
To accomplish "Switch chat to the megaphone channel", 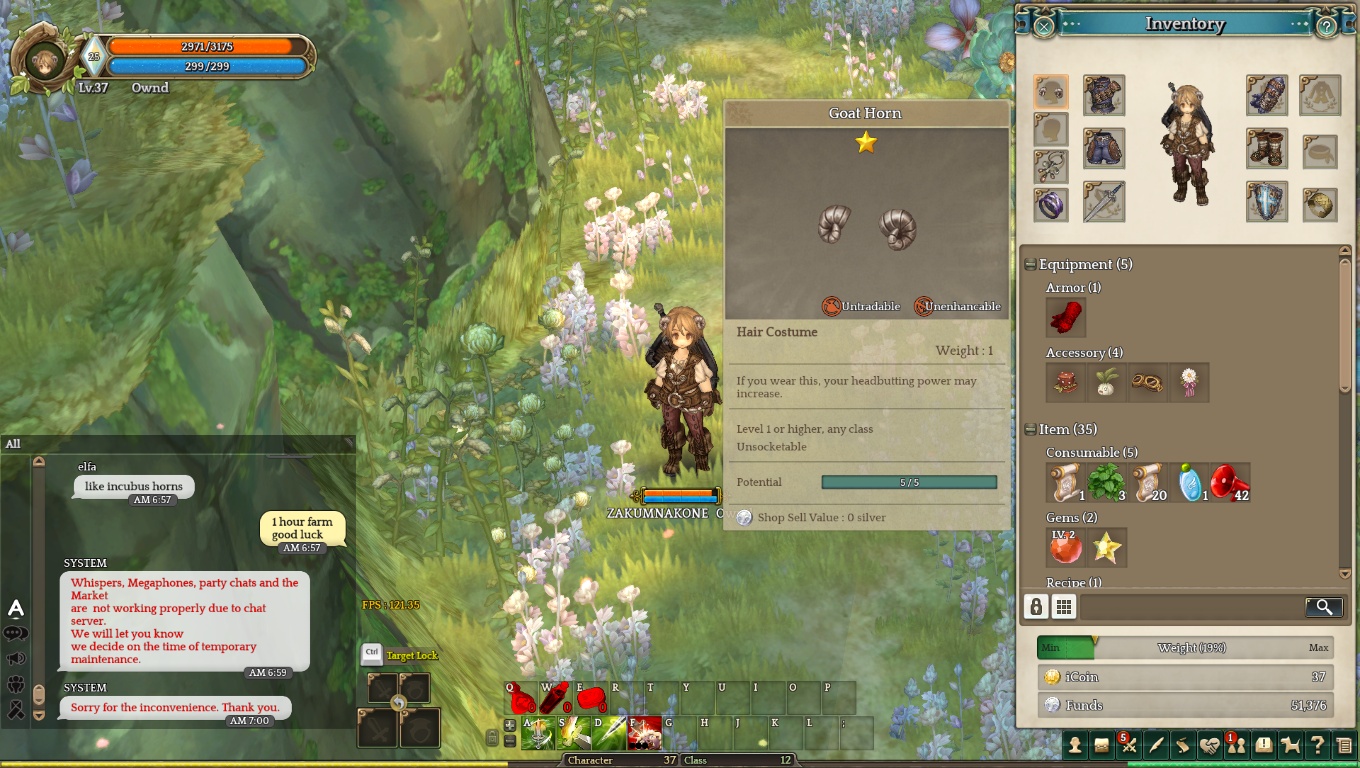I will click(x=16, y=659).
